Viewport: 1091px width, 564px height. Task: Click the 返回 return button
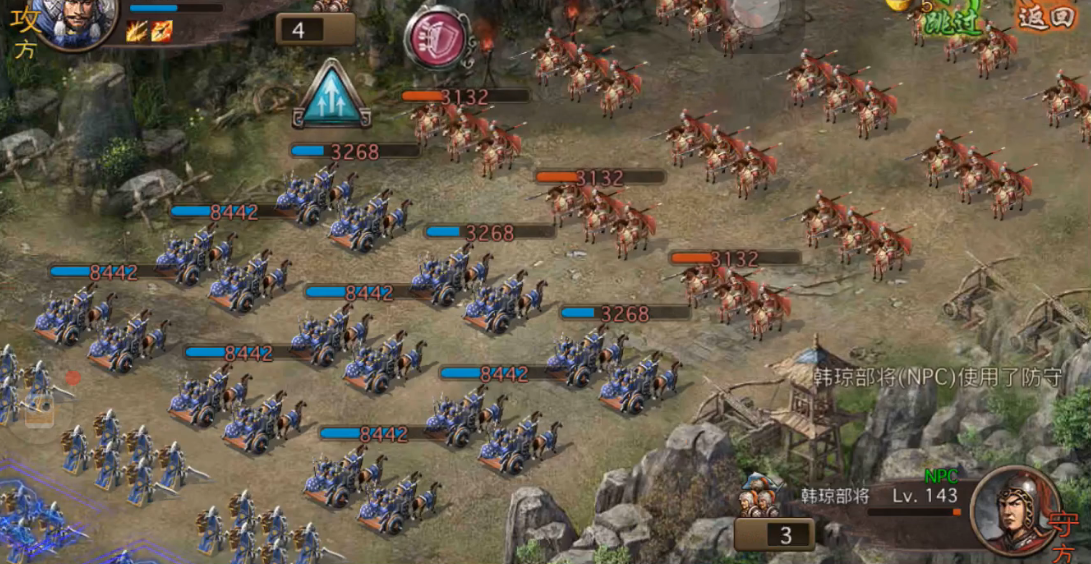tap(1045, 17)
